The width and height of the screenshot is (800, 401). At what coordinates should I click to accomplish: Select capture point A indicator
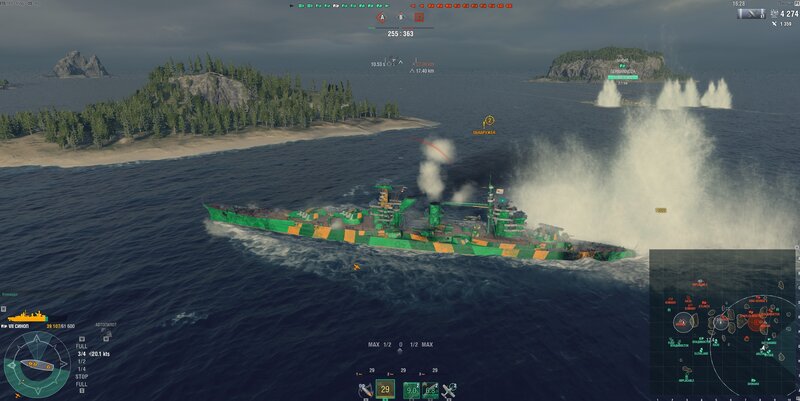[x=381, y=17]
